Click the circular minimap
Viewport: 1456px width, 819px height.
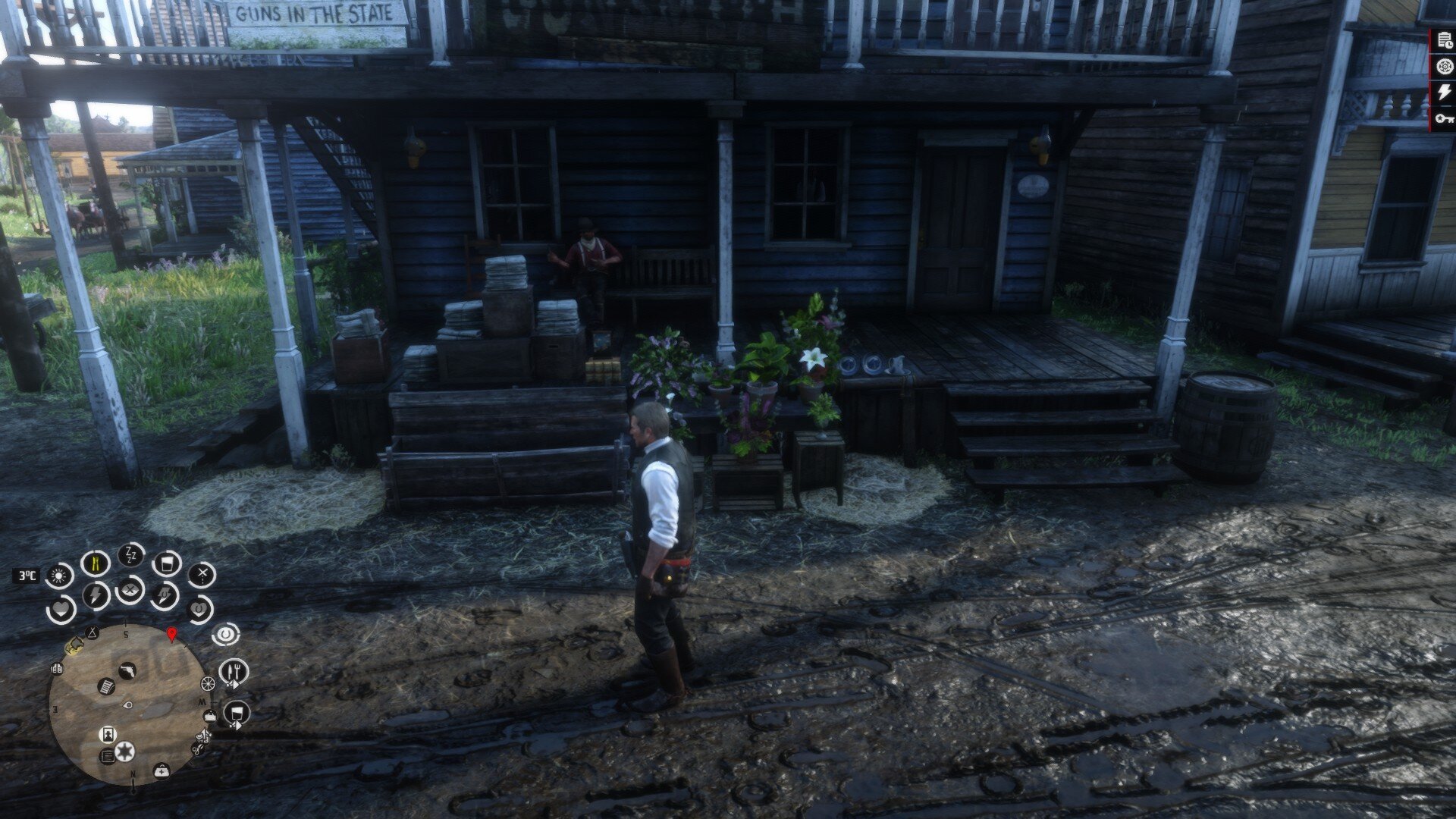[126, 706]
